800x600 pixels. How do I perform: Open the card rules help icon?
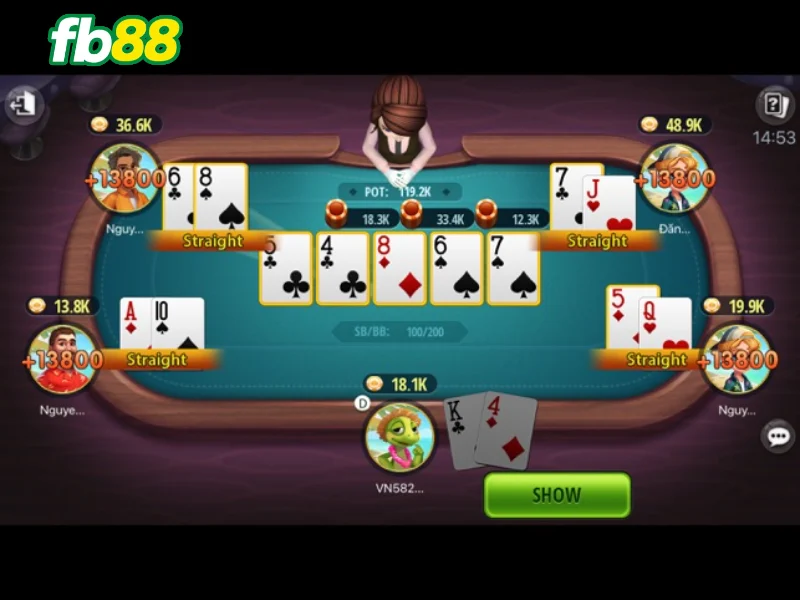[773, 104]
